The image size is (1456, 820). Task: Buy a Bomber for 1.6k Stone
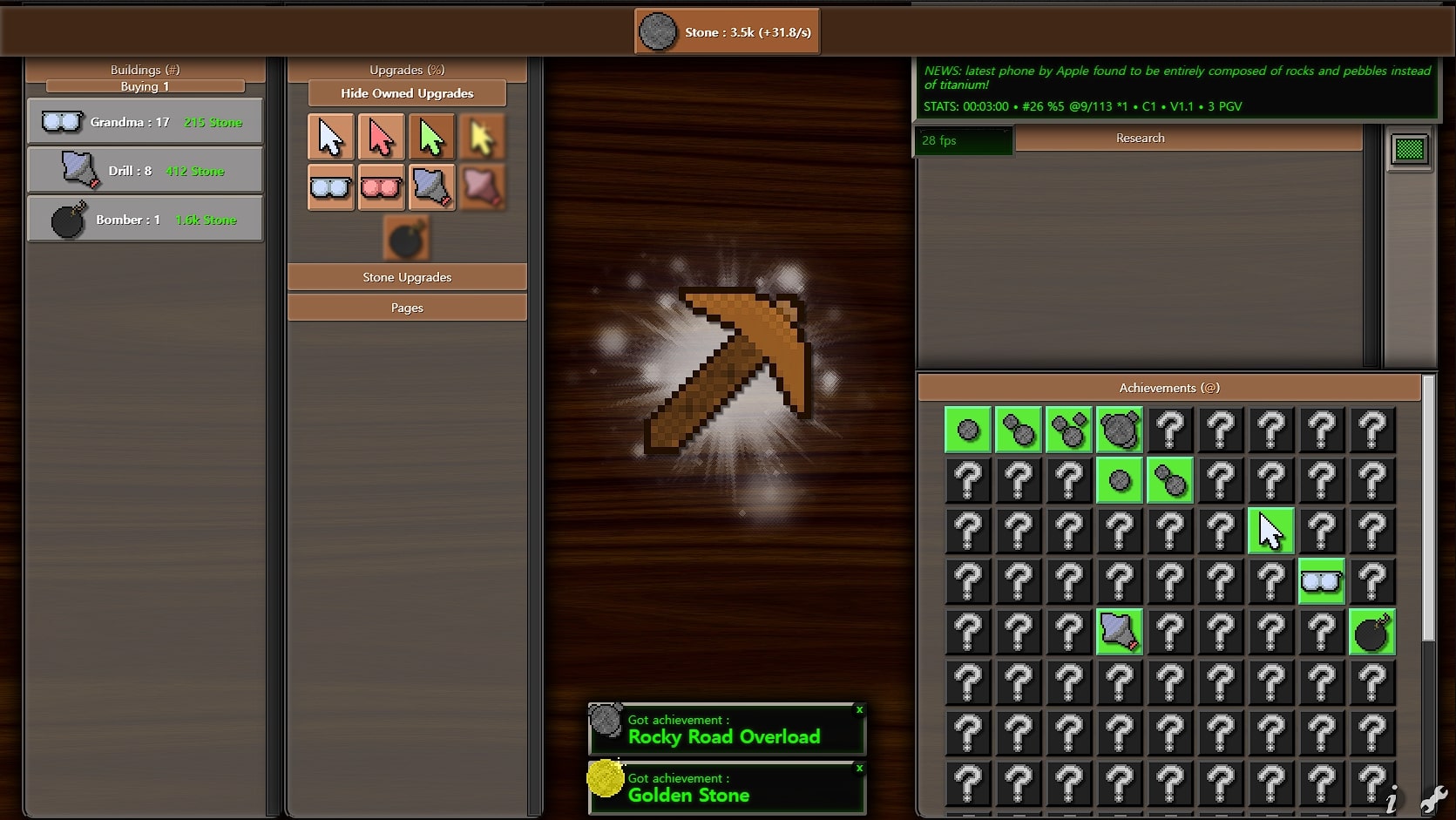coord(145,220)
